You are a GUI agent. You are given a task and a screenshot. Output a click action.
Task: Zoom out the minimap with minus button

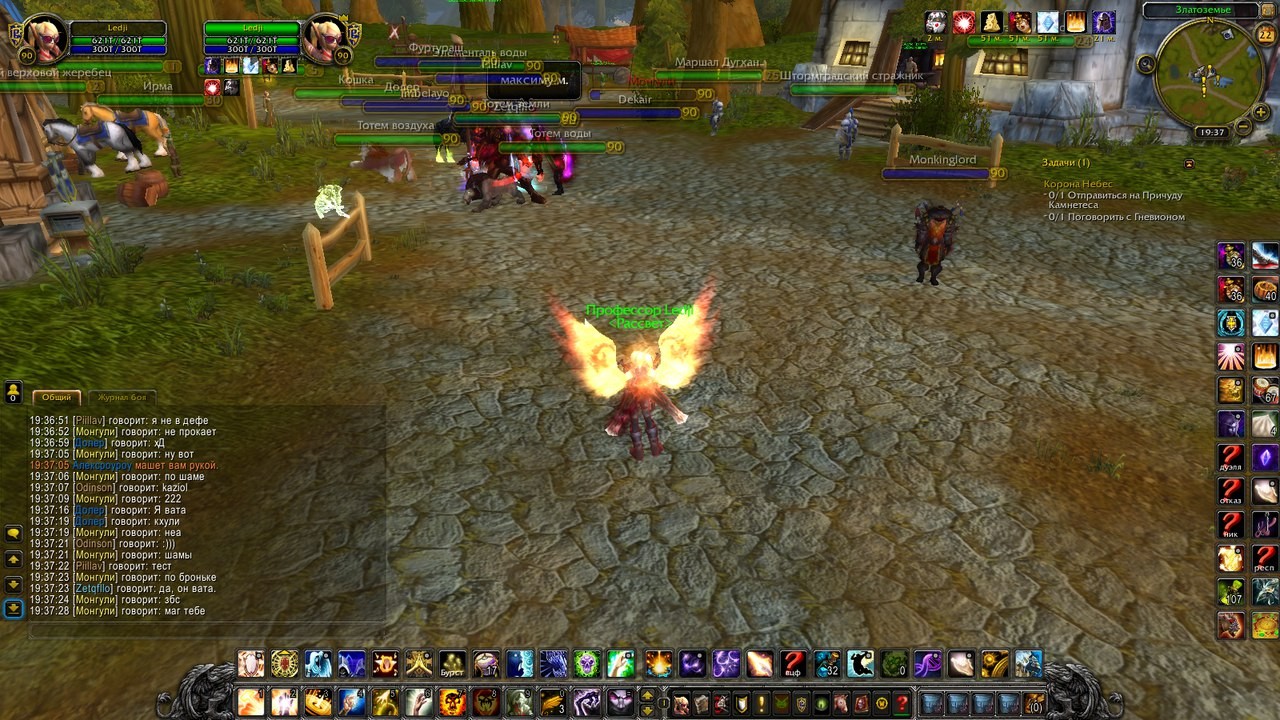[1243, 127]
